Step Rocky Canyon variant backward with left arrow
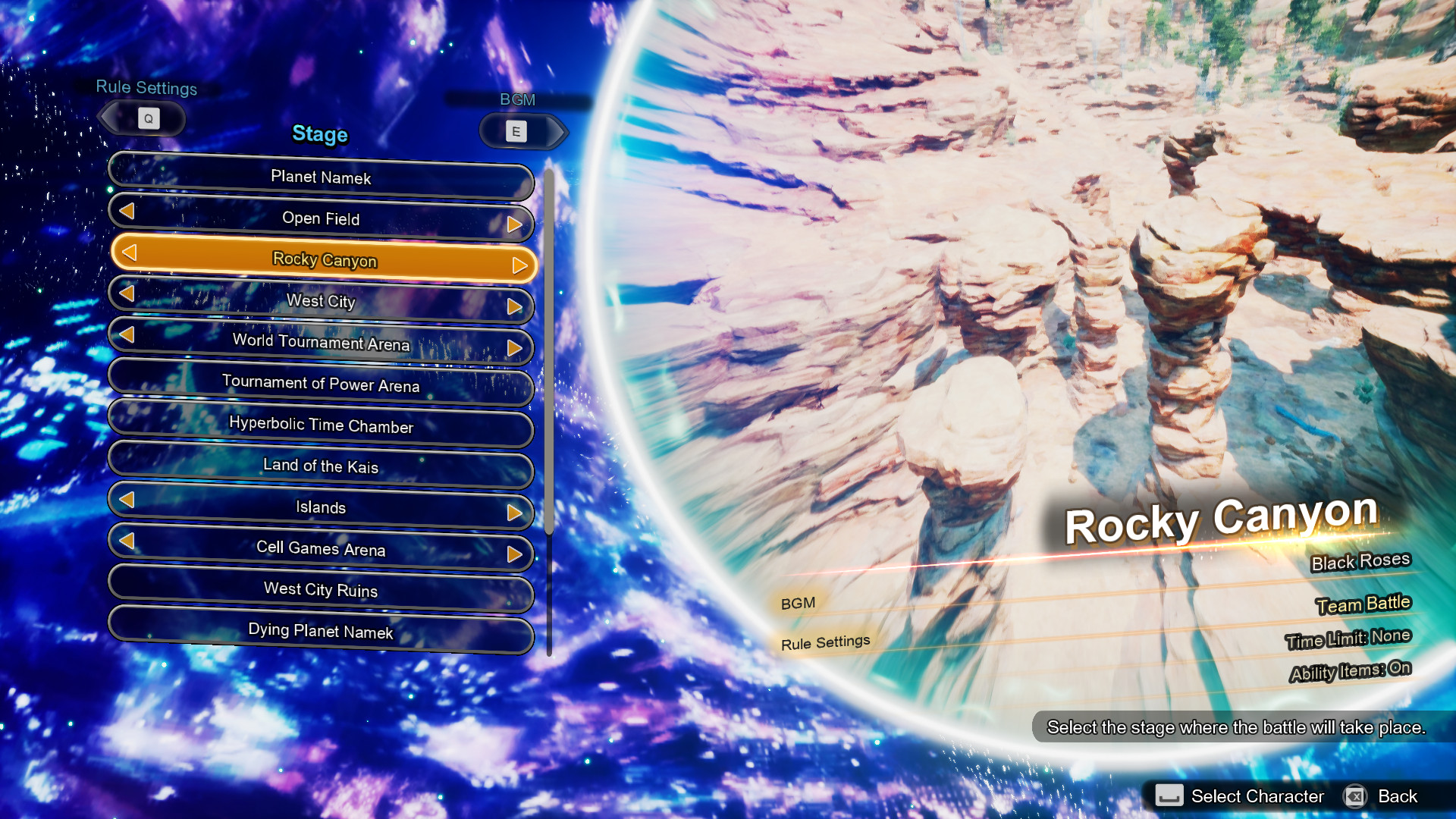This screenshot has width=1456, height=819. click(129, 252)
